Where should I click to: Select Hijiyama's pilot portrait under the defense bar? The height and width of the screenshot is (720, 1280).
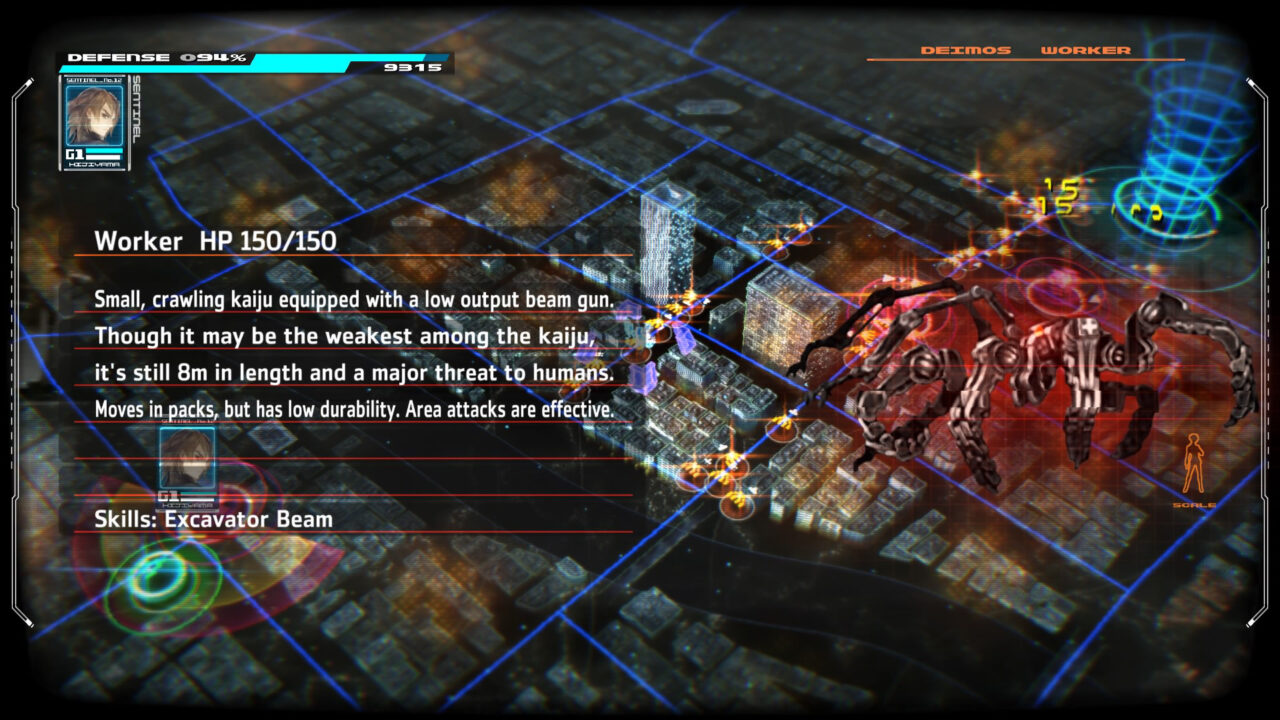click(x=93, y=116)
